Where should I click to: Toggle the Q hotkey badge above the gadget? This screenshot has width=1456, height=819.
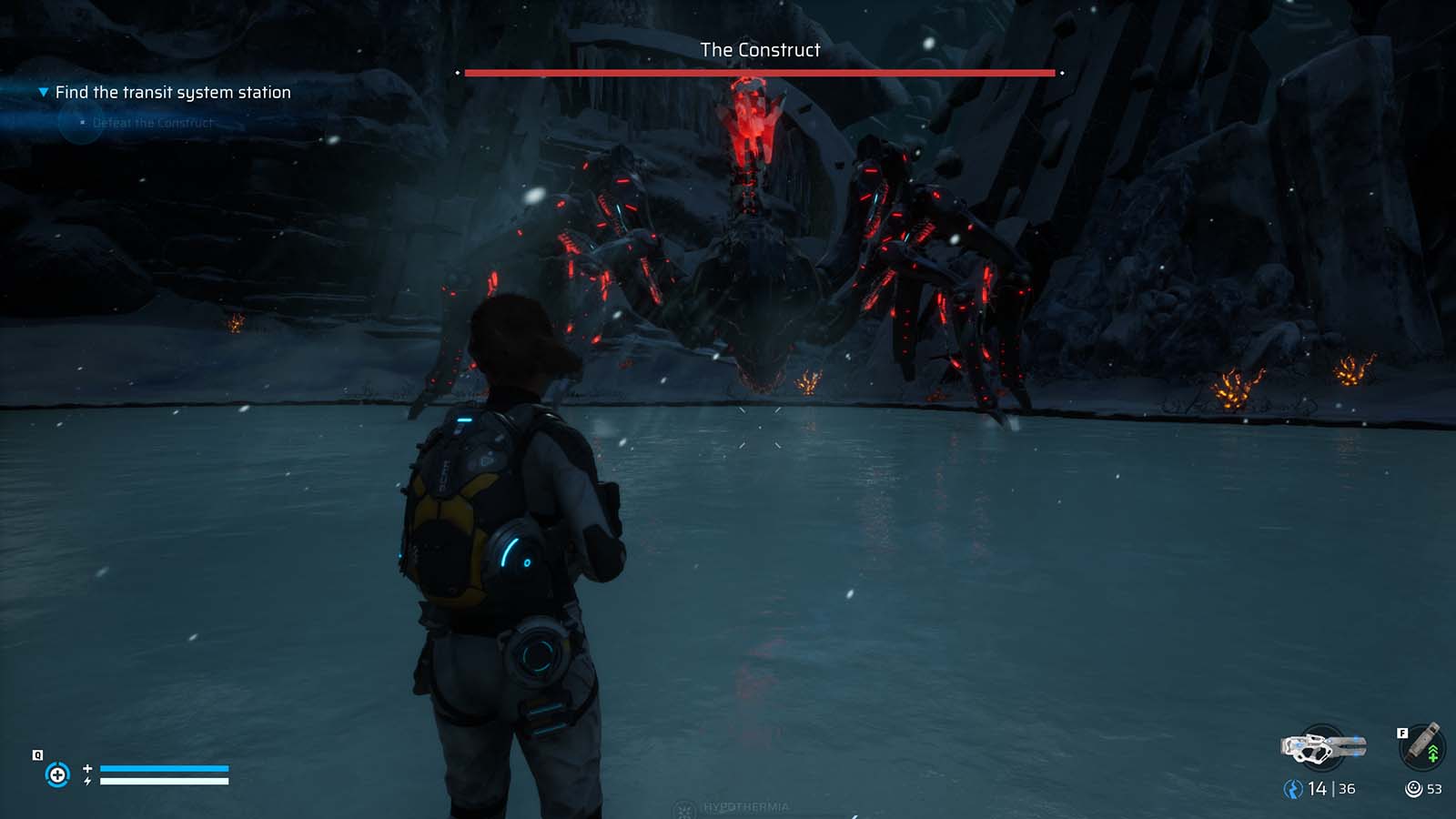[x=37, y=754]
